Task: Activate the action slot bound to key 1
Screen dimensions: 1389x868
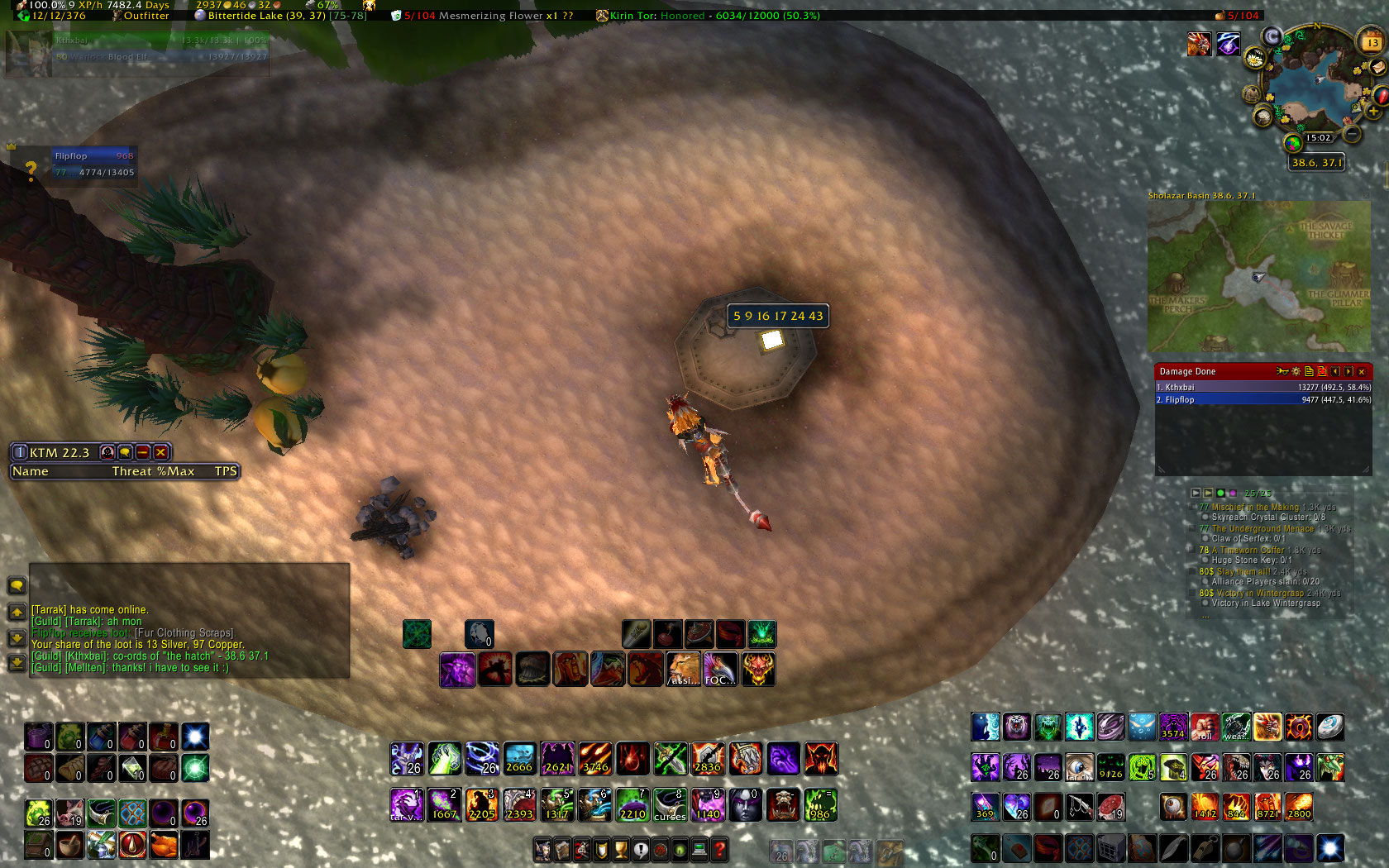Action: [x=406, y=804]
